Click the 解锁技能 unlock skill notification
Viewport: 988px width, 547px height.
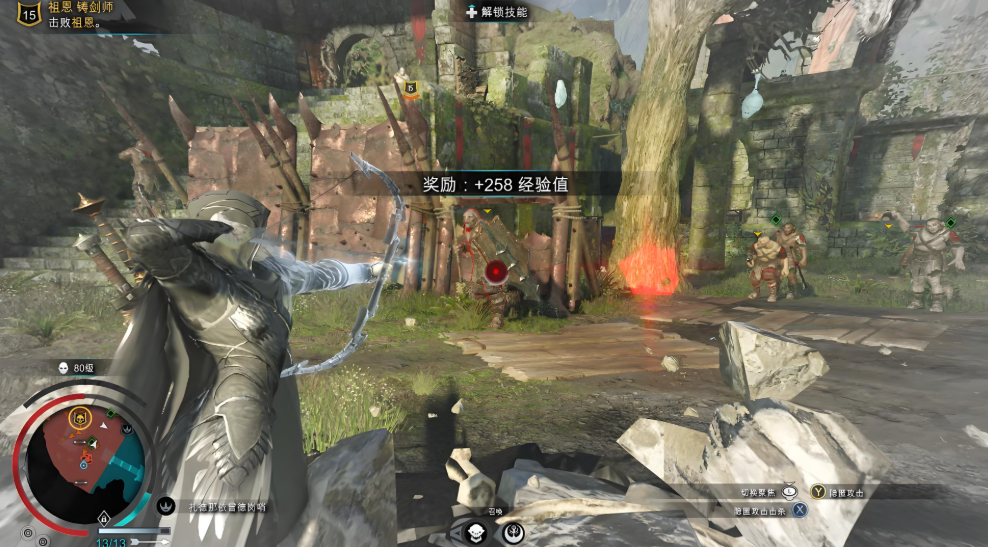tap(497, 12)
